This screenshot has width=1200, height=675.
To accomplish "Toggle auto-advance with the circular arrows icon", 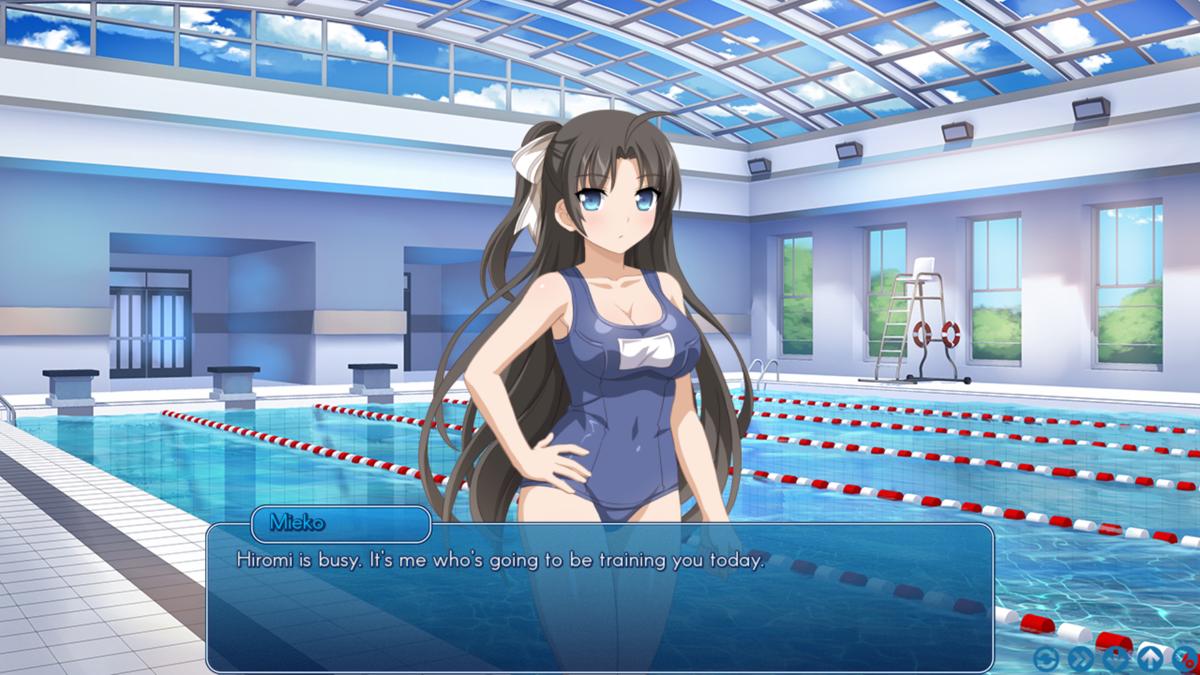I will [1046, 658].
